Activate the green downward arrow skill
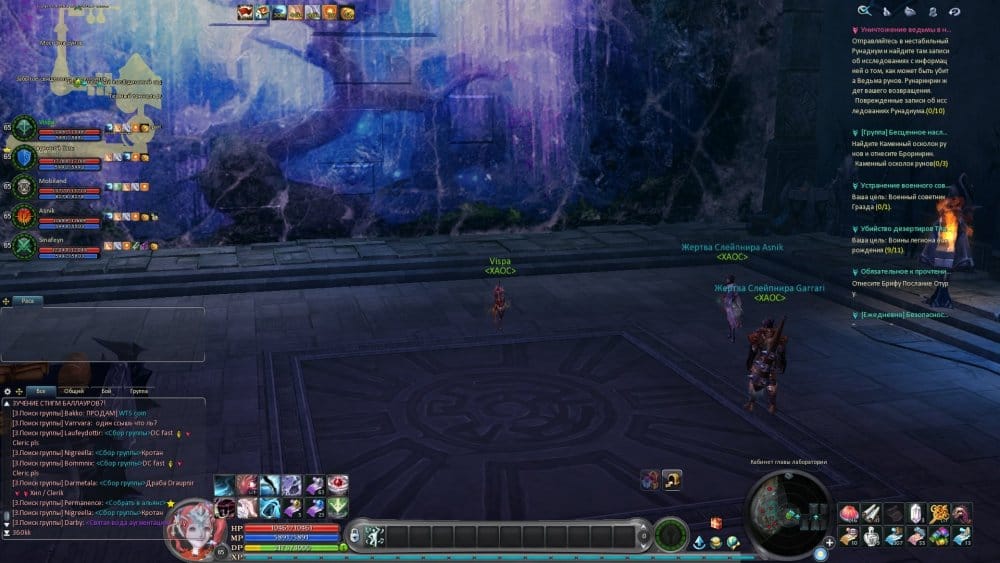Image resolution: width=1000 pixels, height=563 pixels. pos(338,508)
